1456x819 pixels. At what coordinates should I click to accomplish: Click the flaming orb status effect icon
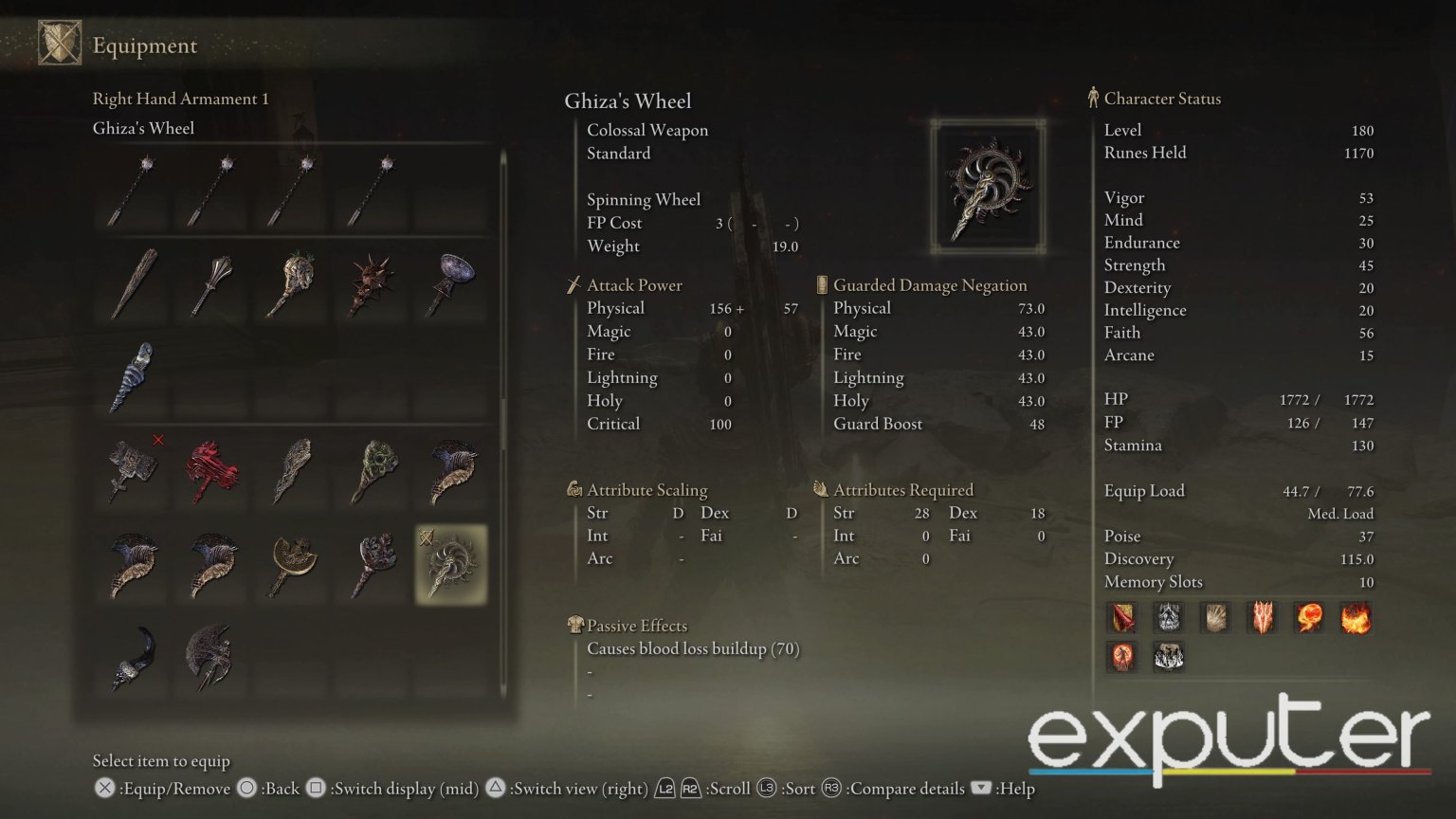[x=1308, y=617]
